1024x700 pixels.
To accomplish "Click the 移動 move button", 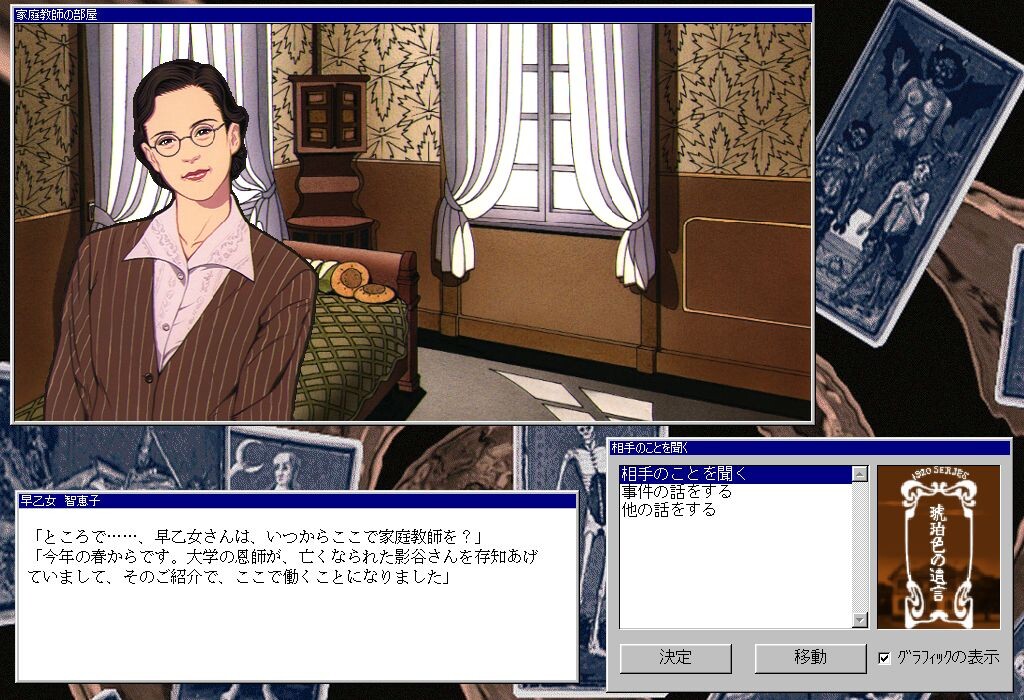I will tap(810, 658).
